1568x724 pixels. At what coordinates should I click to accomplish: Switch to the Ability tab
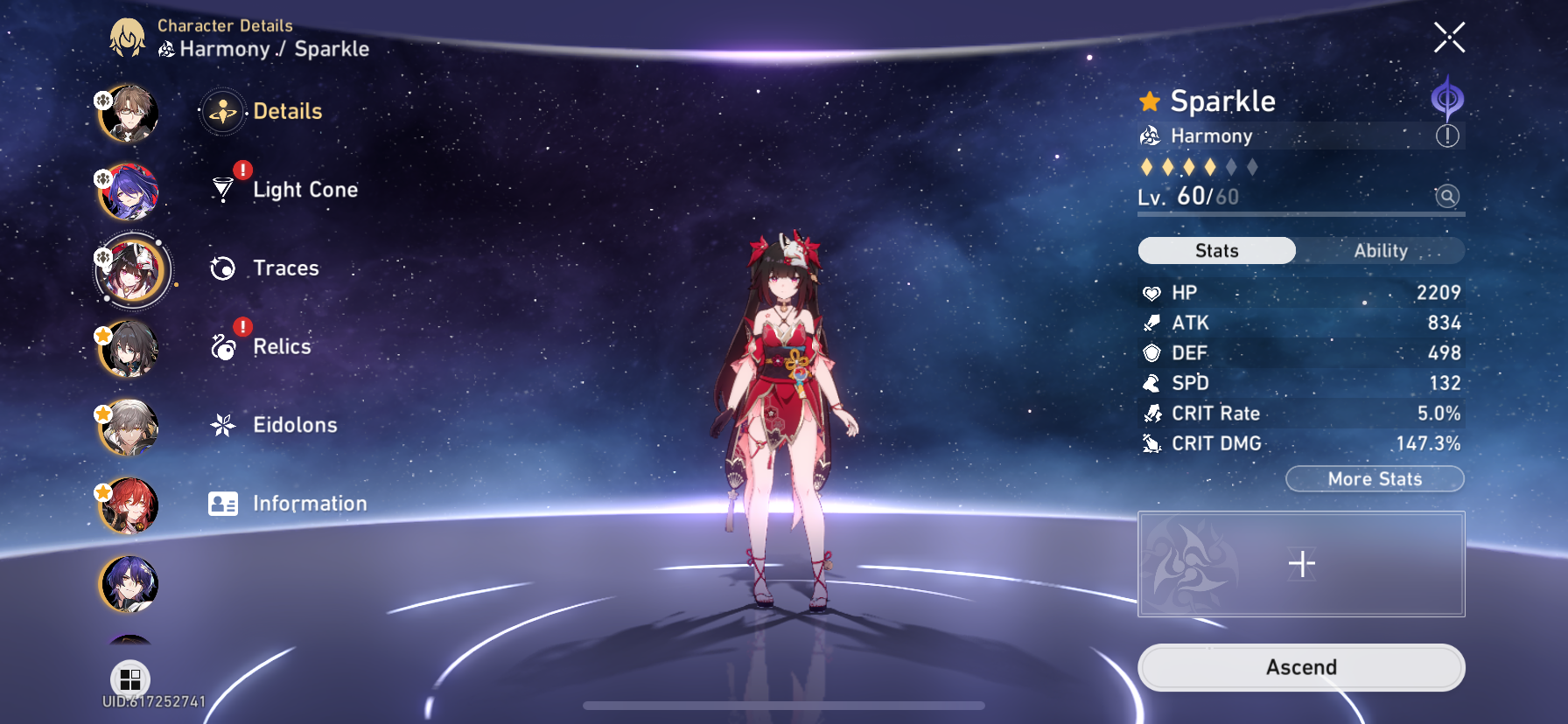(x=1381, y=251)
